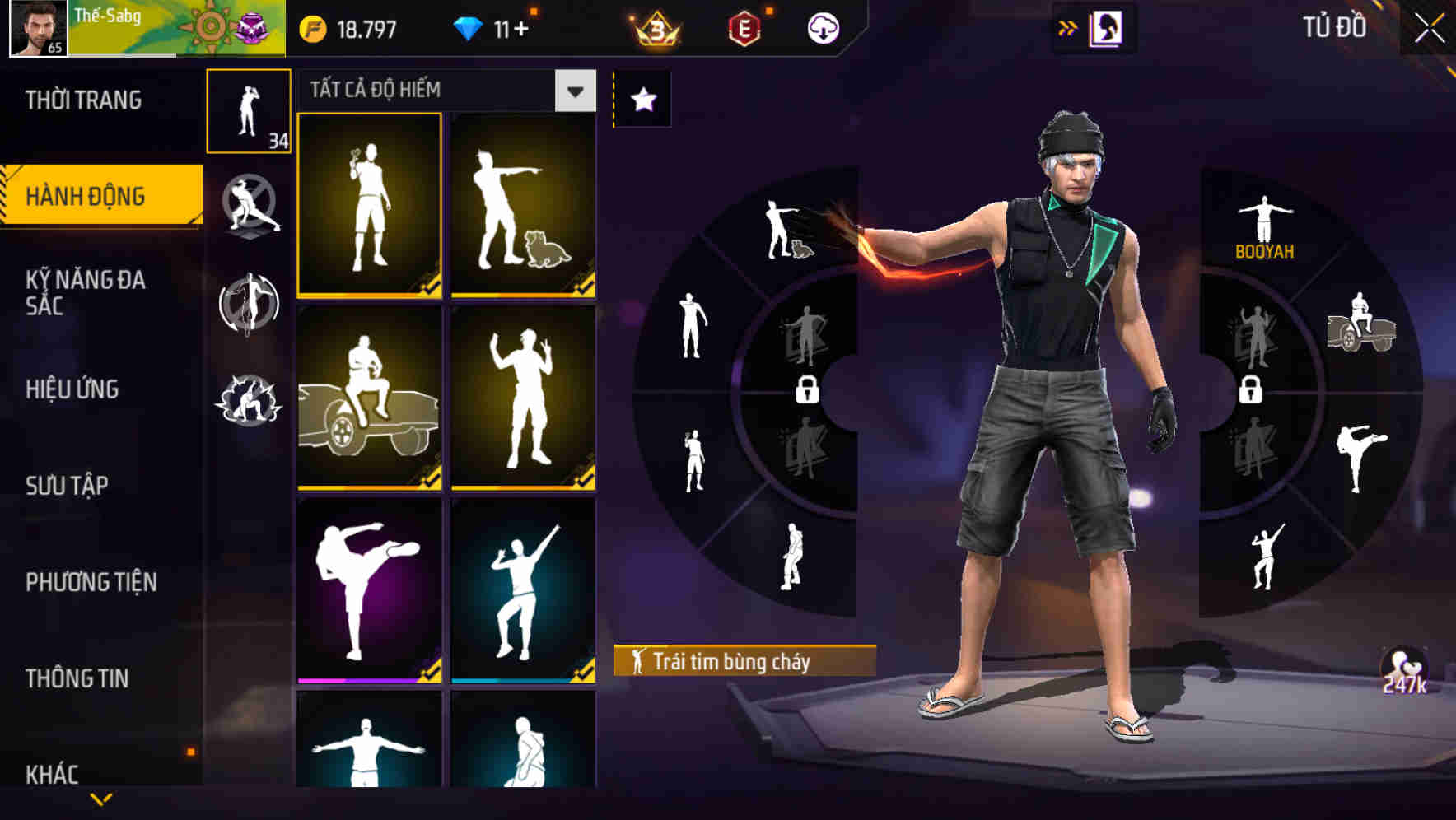Expand the sidebar with the bottom chevron

[x=100, y=800]
